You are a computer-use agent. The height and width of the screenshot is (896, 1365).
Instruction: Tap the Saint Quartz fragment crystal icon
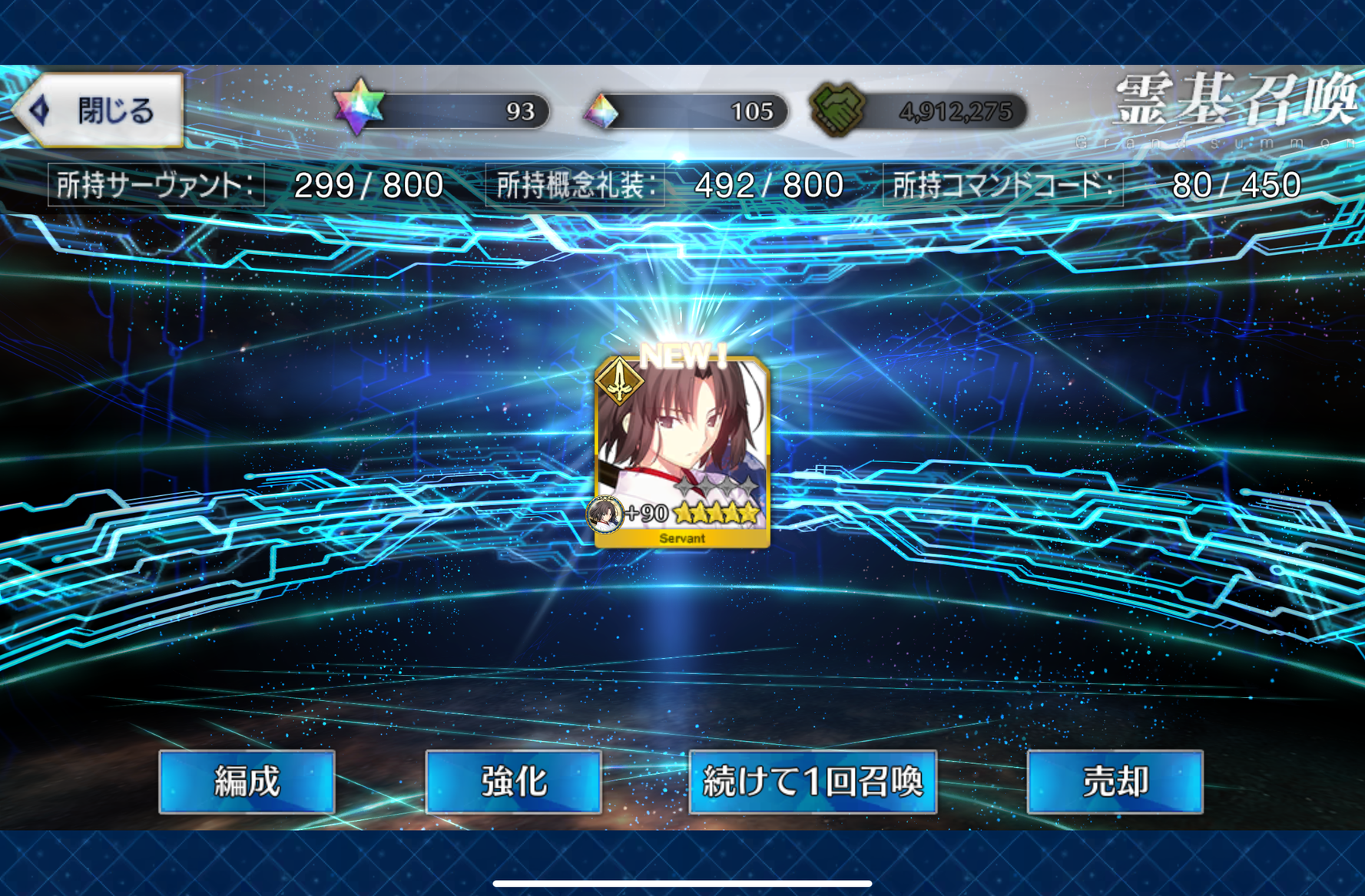(x=601, y=112)
